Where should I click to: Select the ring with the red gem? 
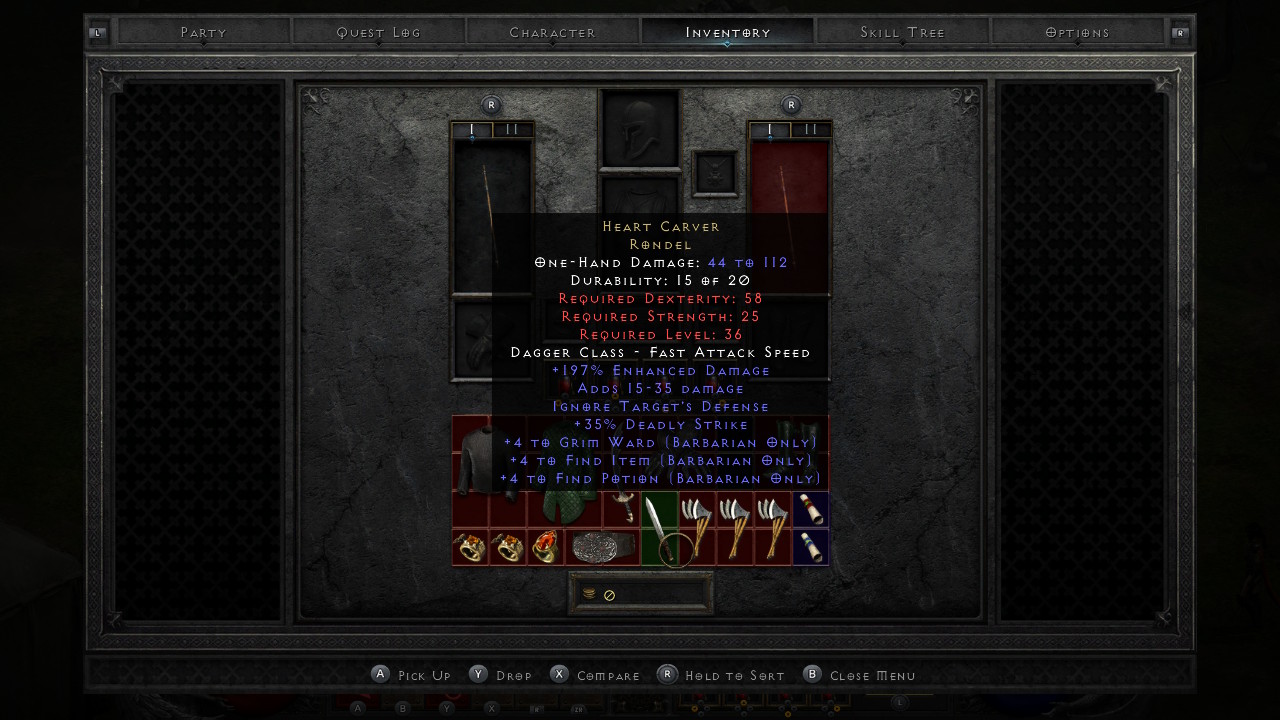coord(545,548)
